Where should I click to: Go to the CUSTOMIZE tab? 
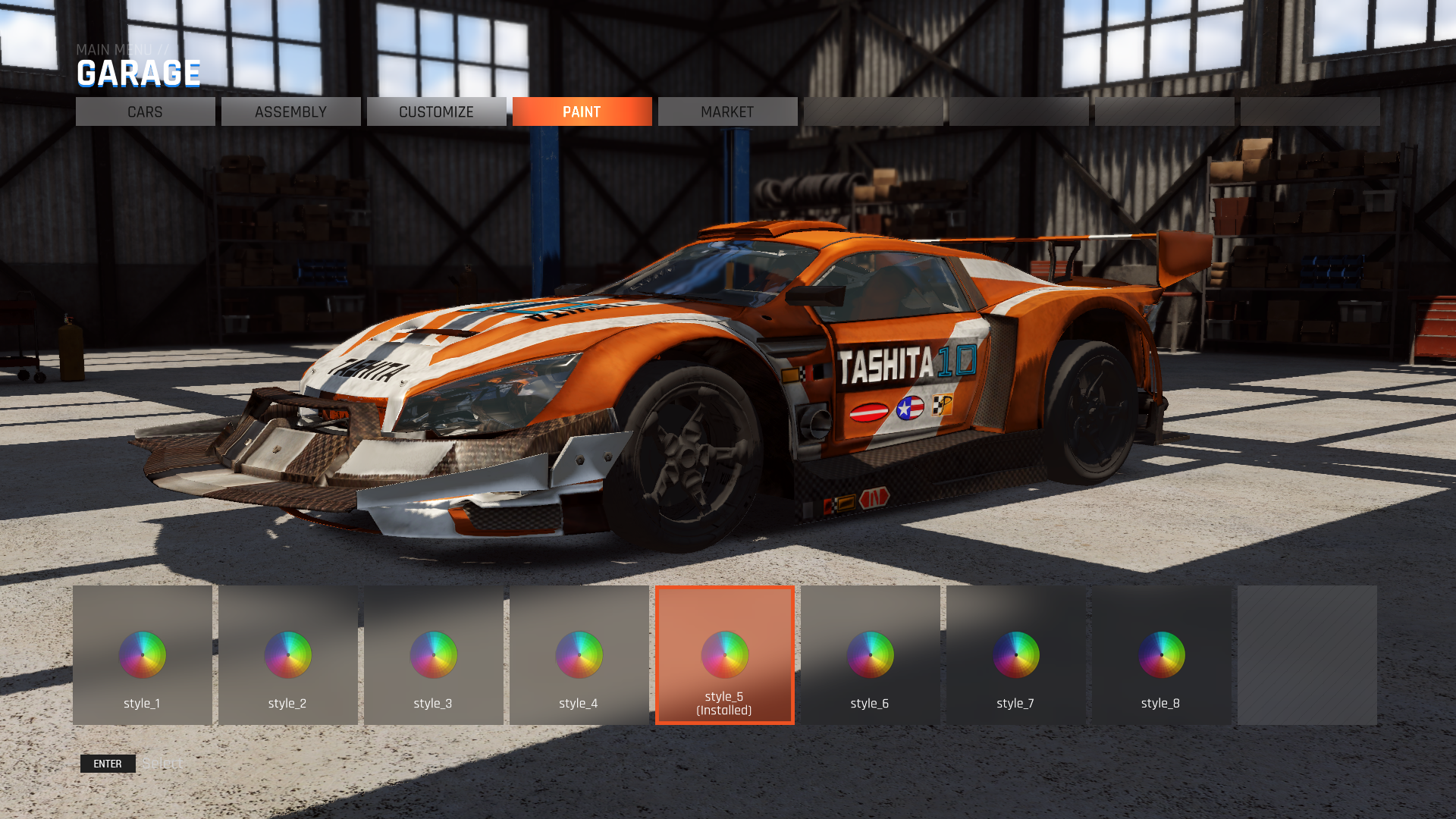tap(436, 111)
